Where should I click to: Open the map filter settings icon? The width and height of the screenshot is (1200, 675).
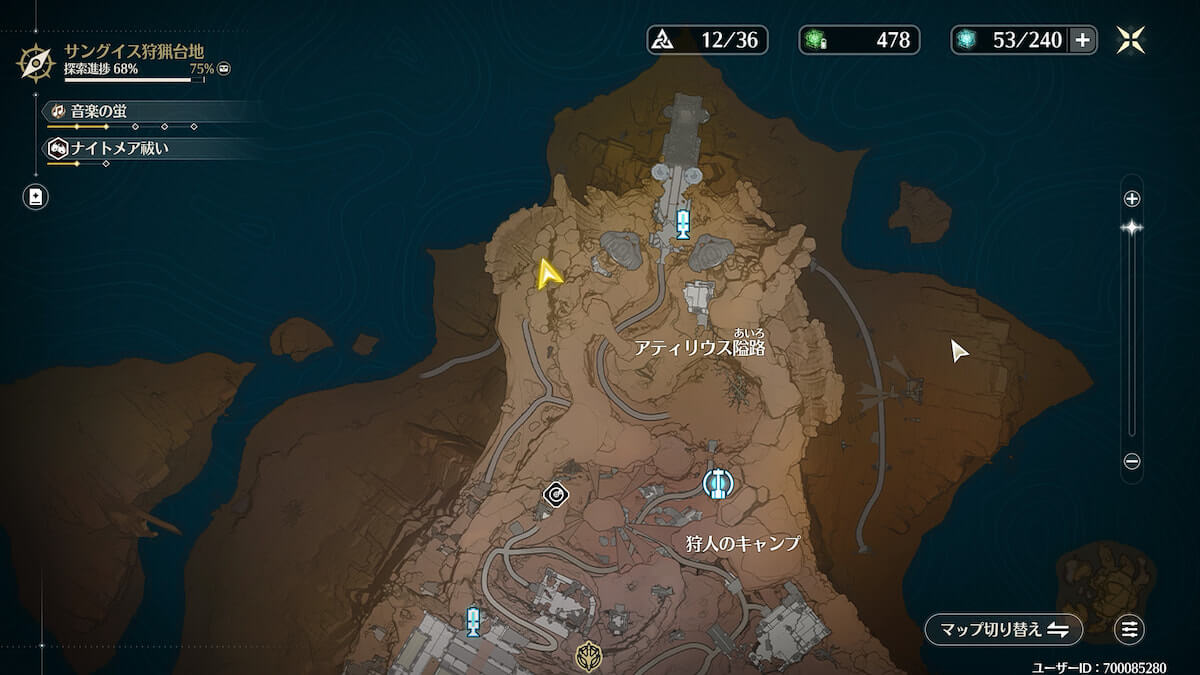click(x=1130, y=629)
